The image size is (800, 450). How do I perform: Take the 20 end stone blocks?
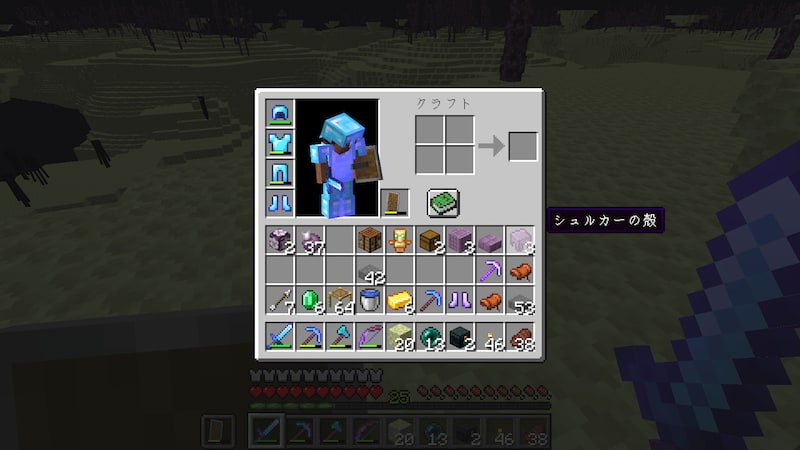pos(400,337)
